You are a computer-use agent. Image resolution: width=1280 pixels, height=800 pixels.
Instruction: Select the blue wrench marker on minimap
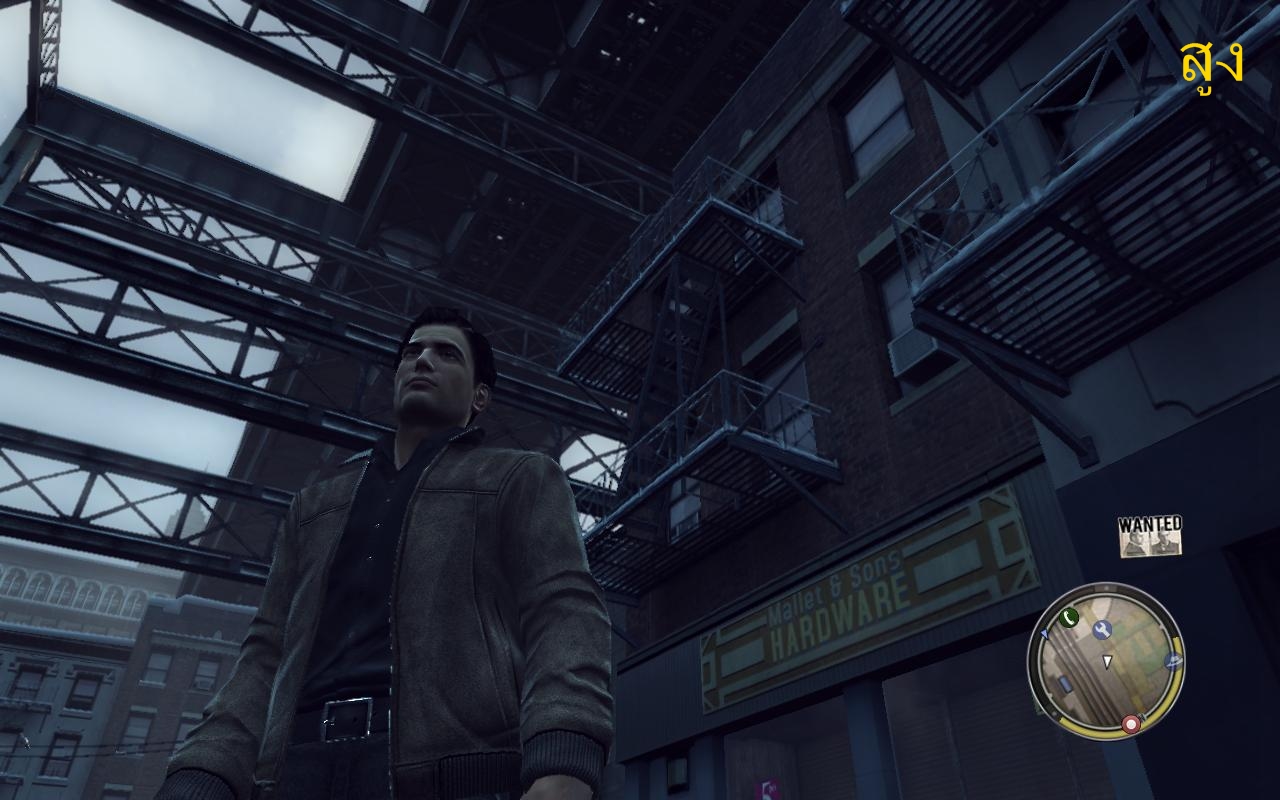click(1103, 629)
